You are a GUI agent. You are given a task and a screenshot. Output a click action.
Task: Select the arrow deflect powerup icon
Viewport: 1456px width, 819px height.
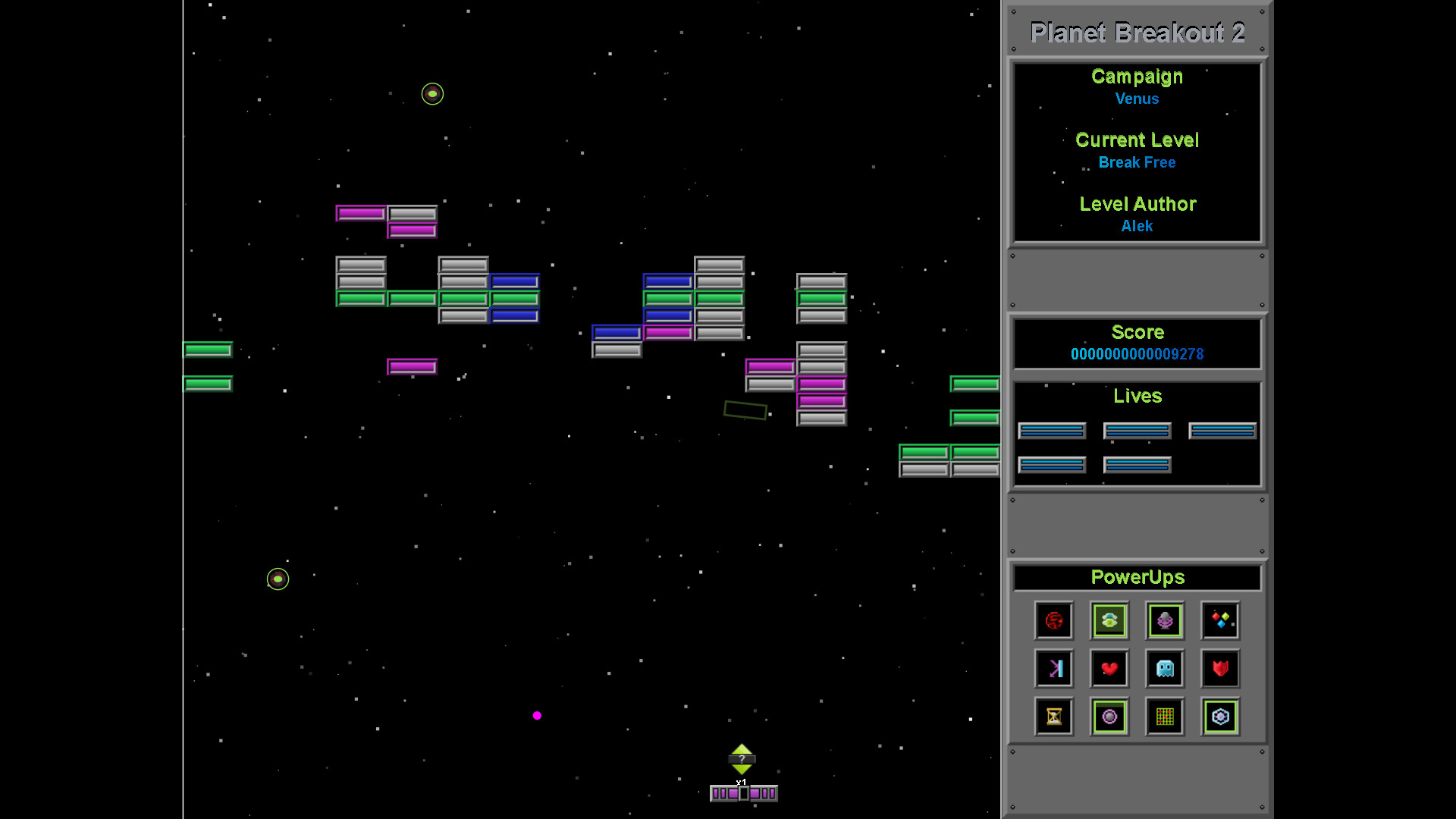click(x=1053, y=668)
